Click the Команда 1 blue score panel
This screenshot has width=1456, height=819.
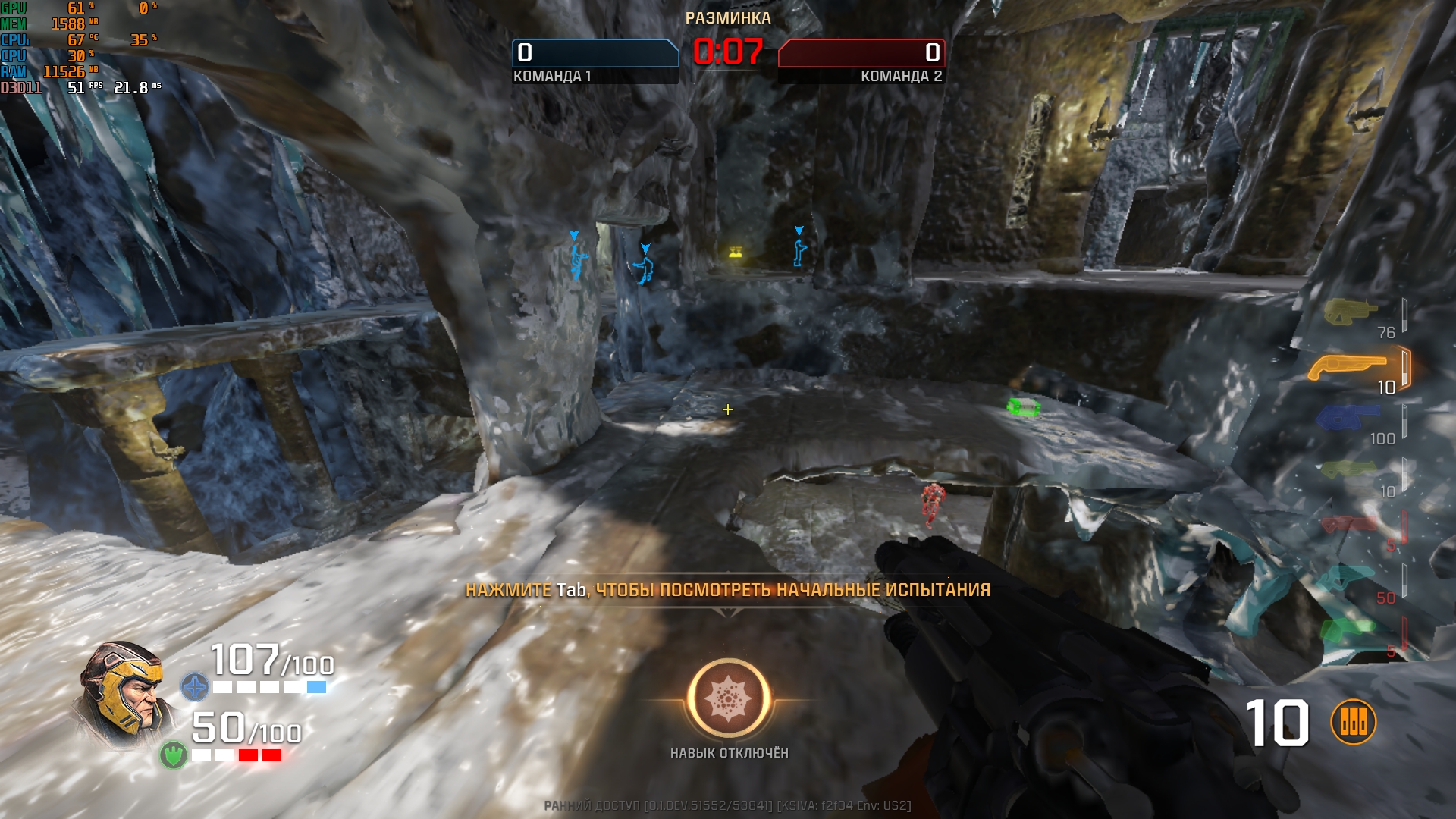(x=595, y=53)
